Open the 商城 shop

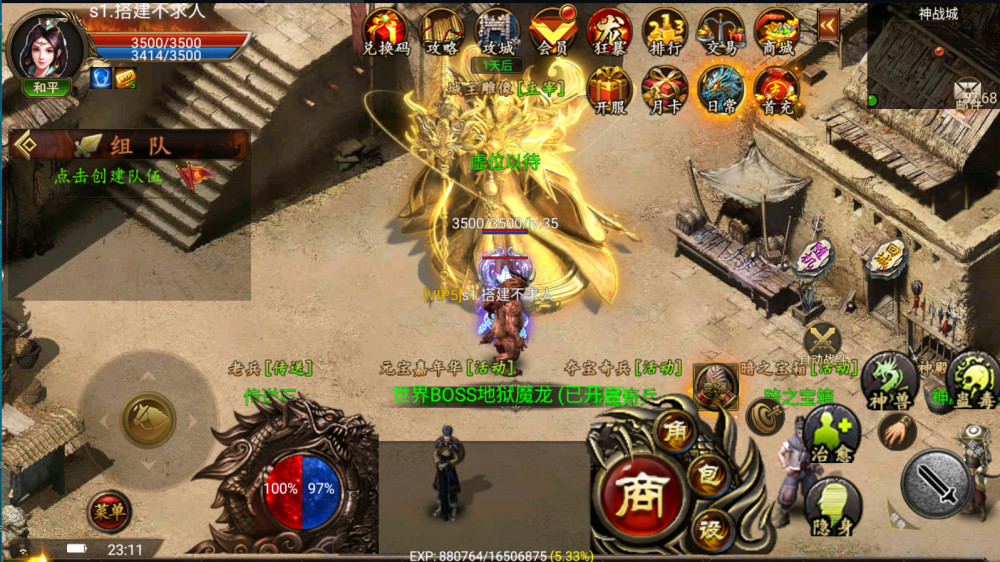pos(776,31)
